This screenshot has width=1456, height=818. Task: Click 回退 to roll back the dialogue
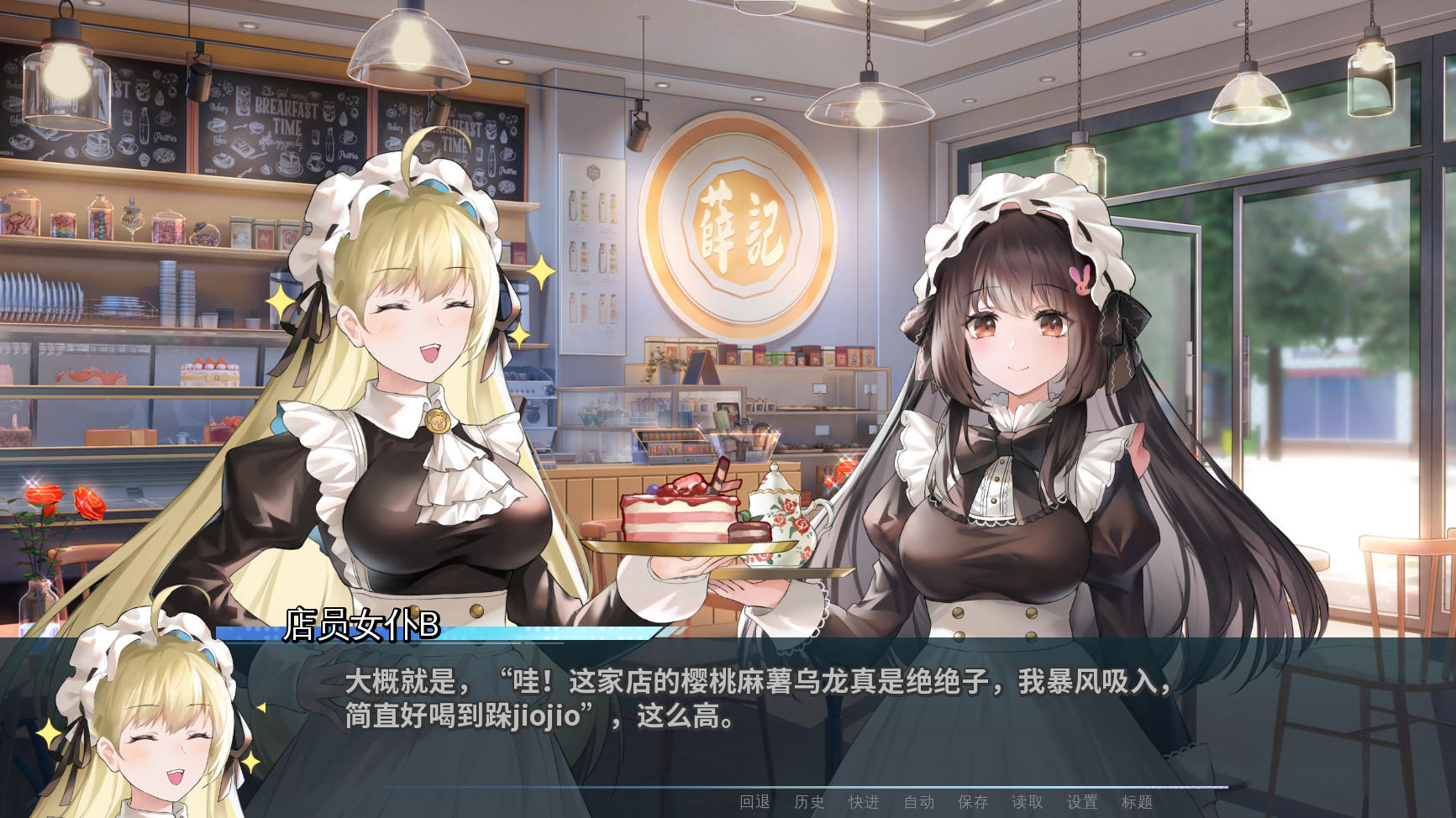tap(754, 803)
